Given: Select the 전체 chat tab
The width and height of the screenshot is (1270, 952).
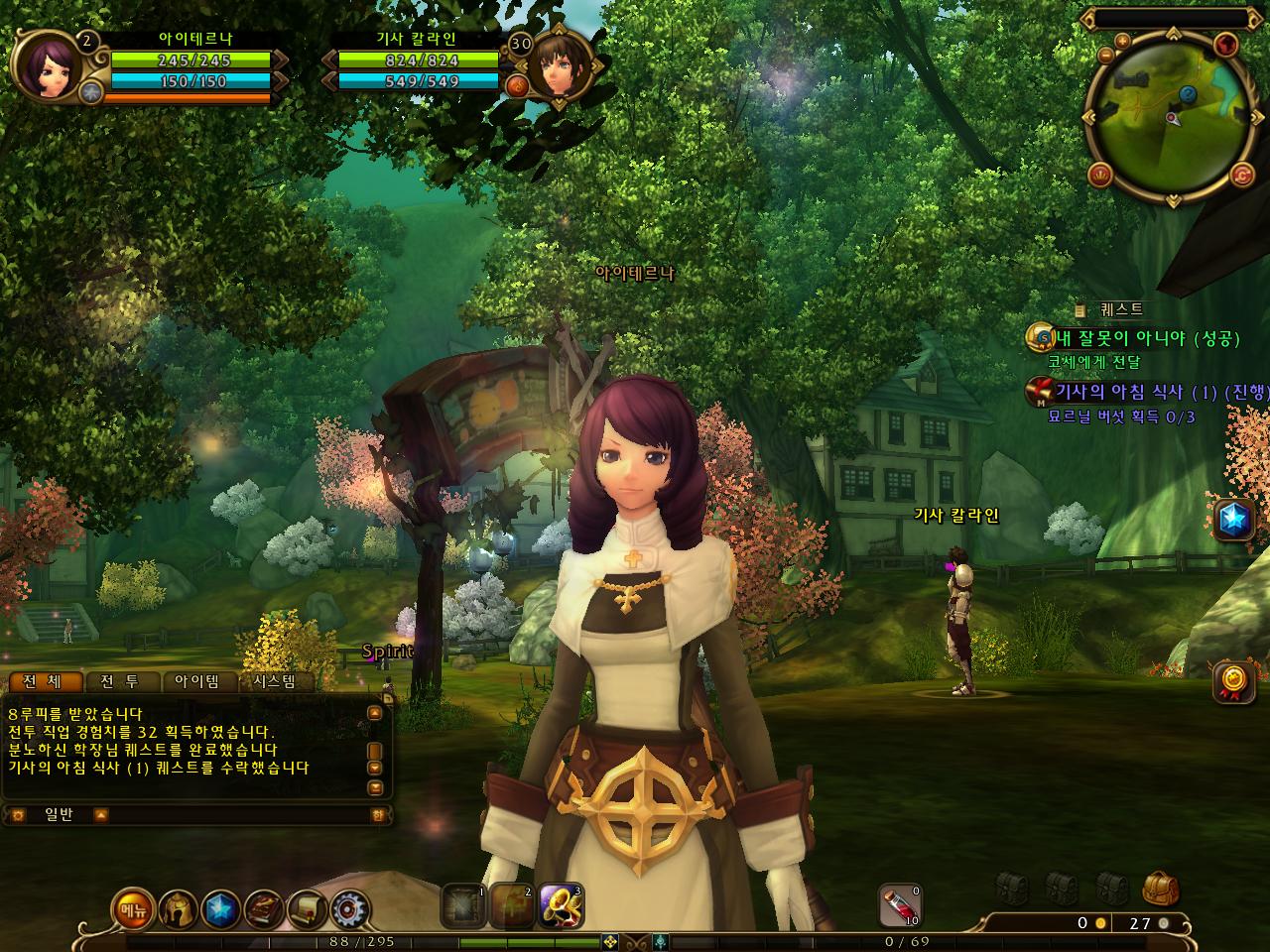Looking at the screenshot, I should 42,681.
